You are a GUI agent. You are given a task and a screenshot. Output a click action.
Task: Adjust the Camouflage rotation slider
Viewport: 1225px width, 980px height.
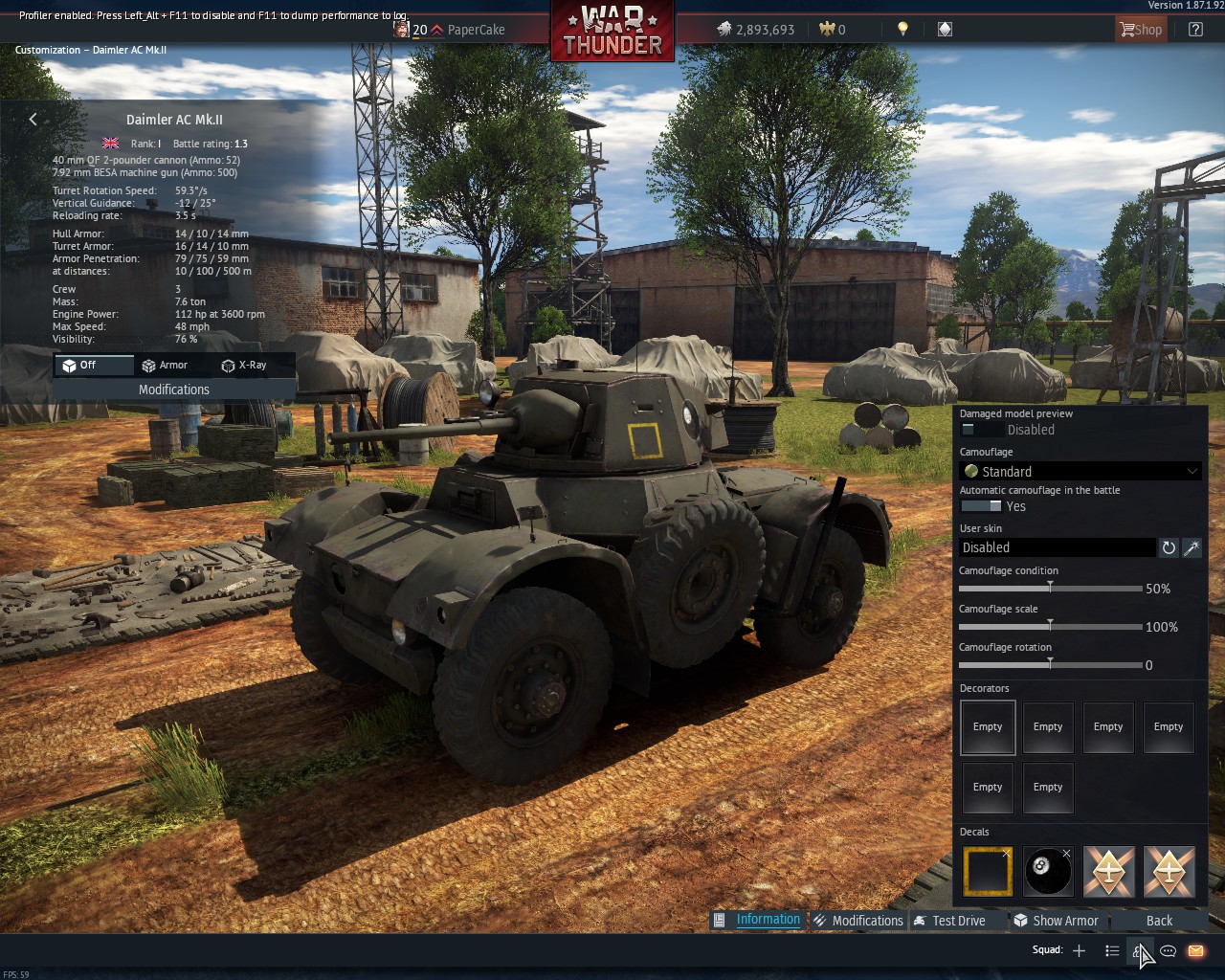1050,664
